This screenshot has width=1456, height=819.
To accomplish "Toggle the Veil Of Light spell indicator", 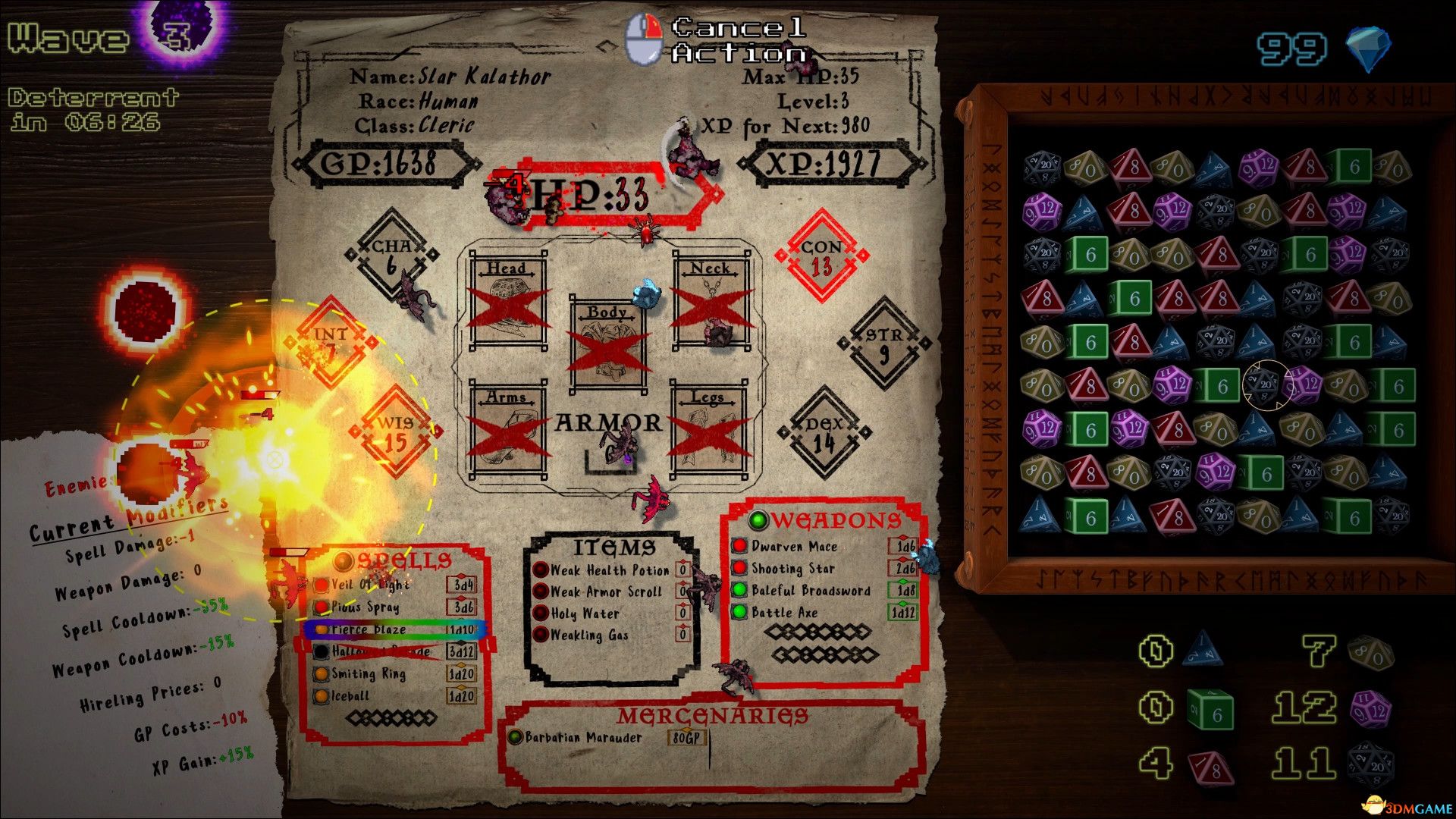I will (320, 585).
